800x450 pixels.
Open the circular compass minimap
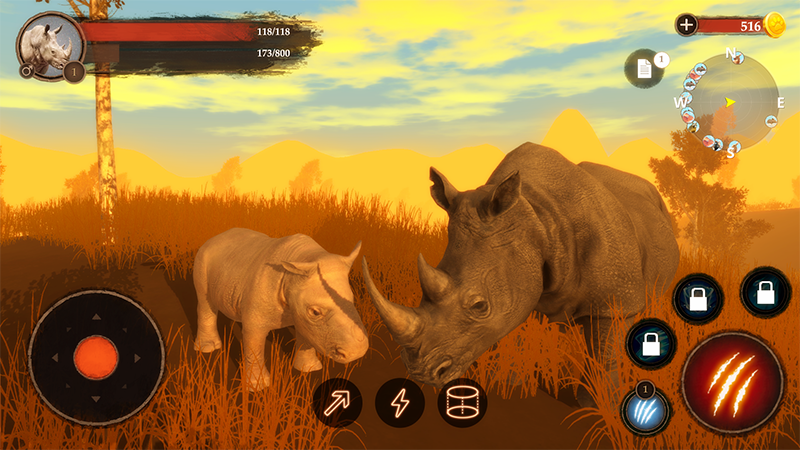pyautogui.click(x=730, y=101)
